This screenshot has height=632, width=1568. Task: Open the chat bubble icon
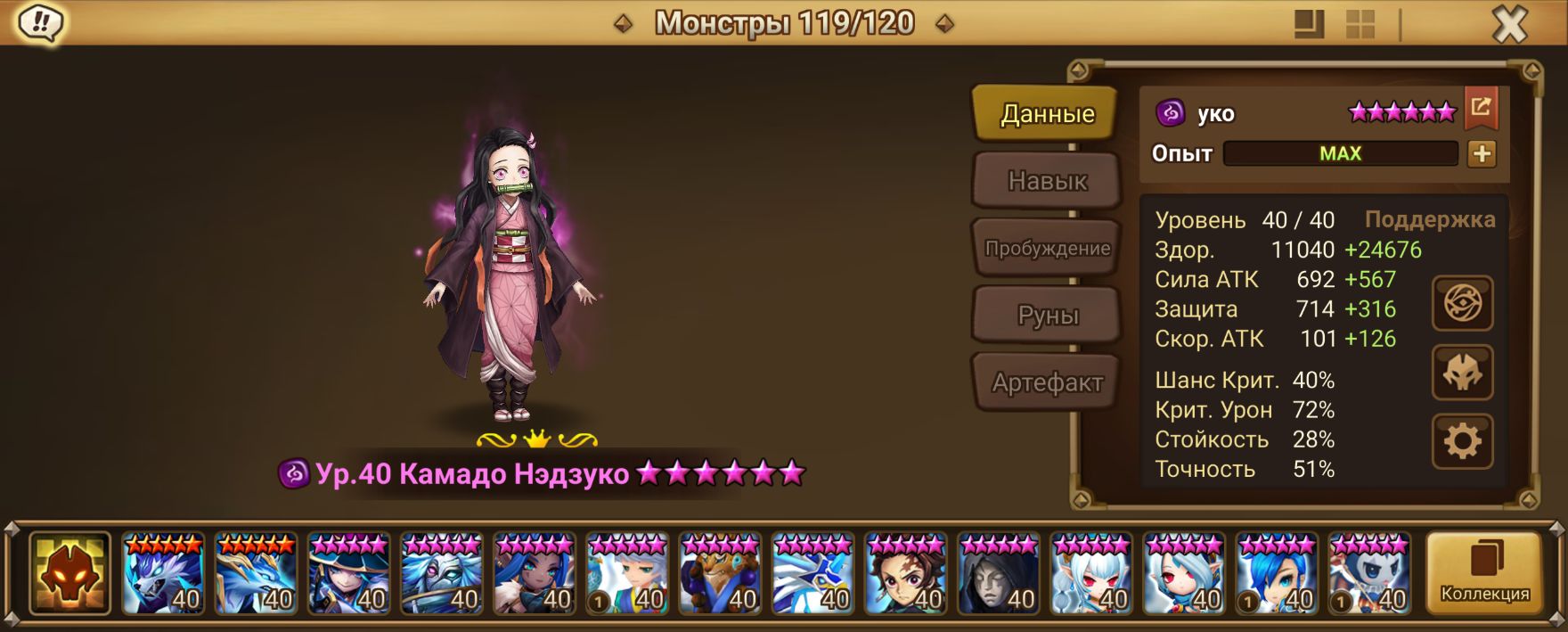41,23
